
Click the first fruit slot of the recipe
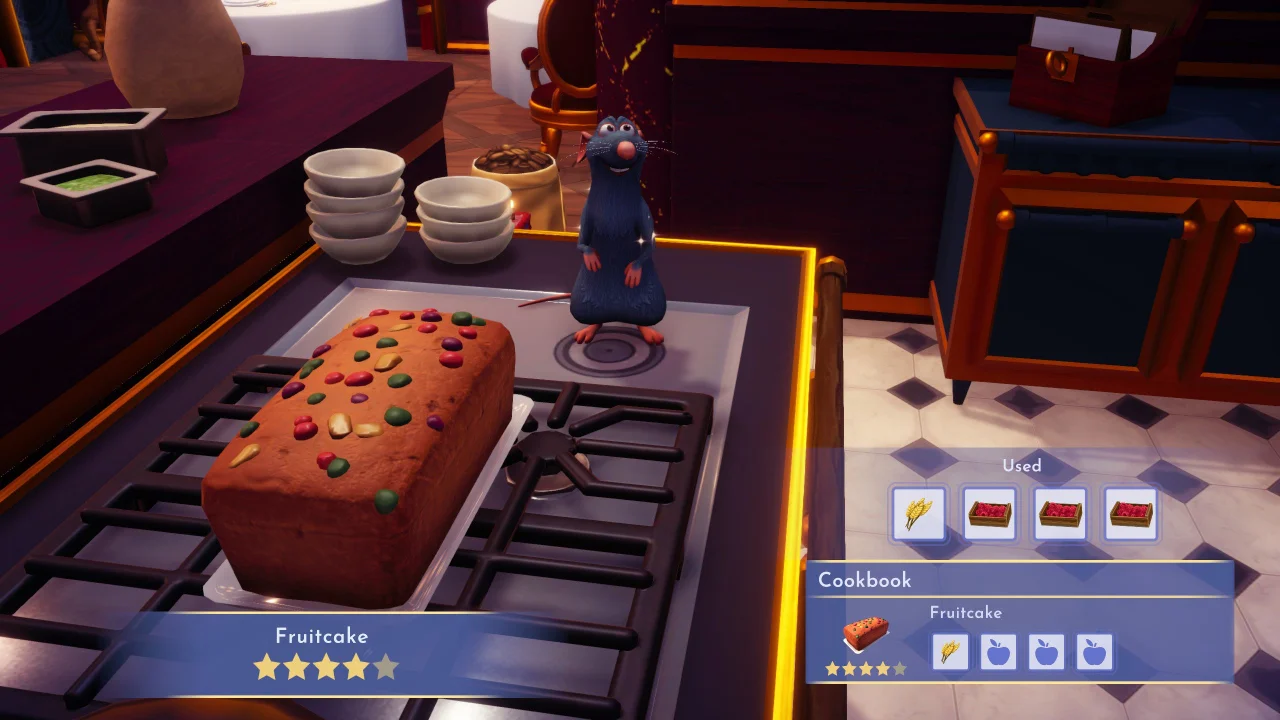pos(999,651)
